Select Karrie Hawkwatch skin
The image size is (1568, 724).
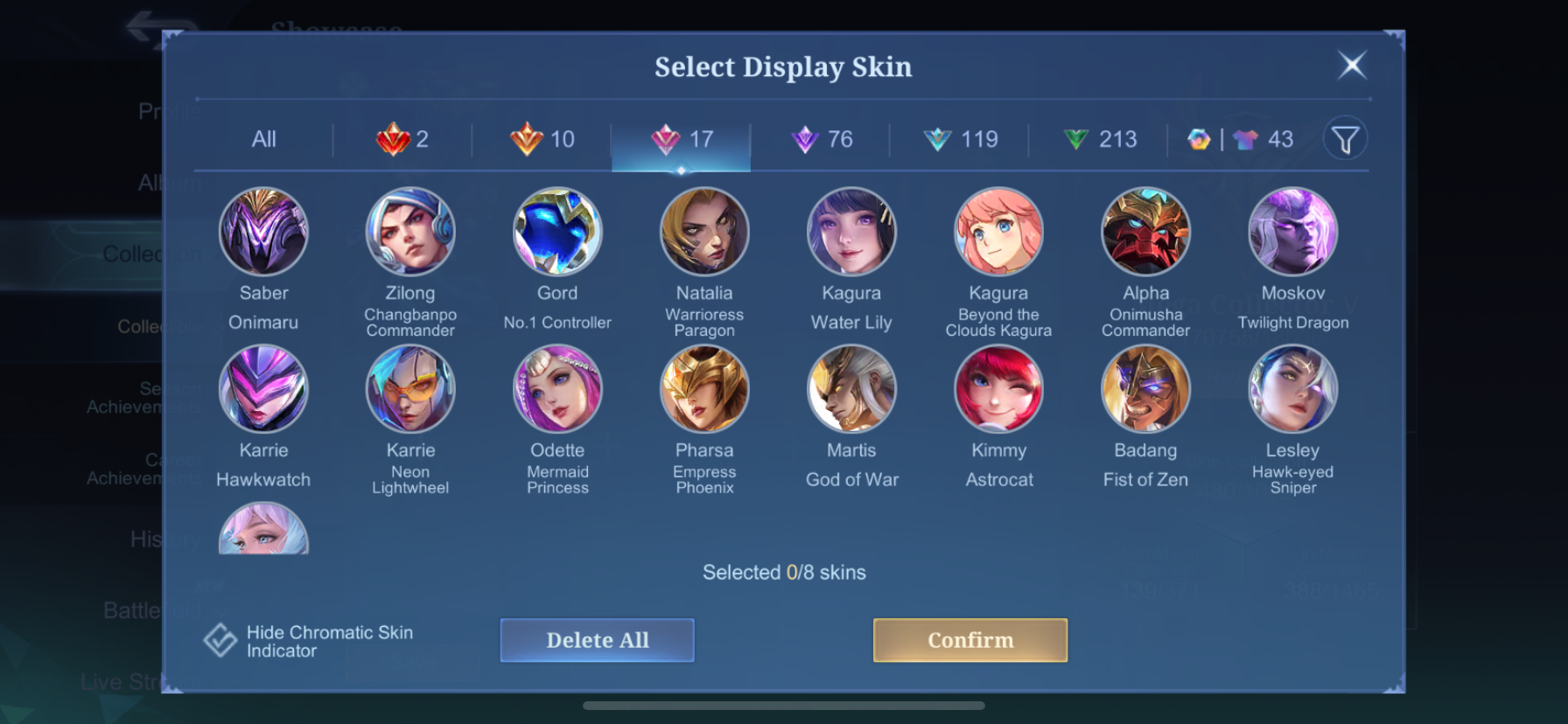(x=263, y=389)
